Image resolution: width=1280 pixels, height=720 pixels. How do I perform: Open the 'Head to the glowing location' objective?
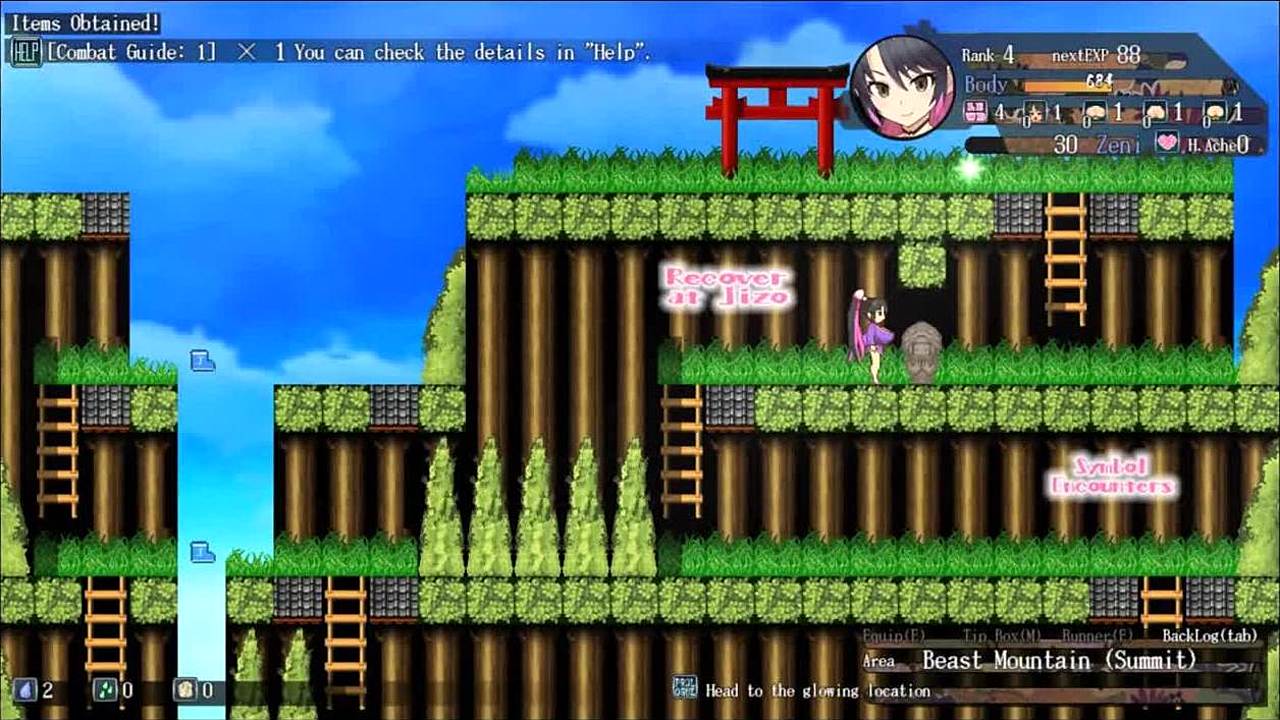point(817,690)
